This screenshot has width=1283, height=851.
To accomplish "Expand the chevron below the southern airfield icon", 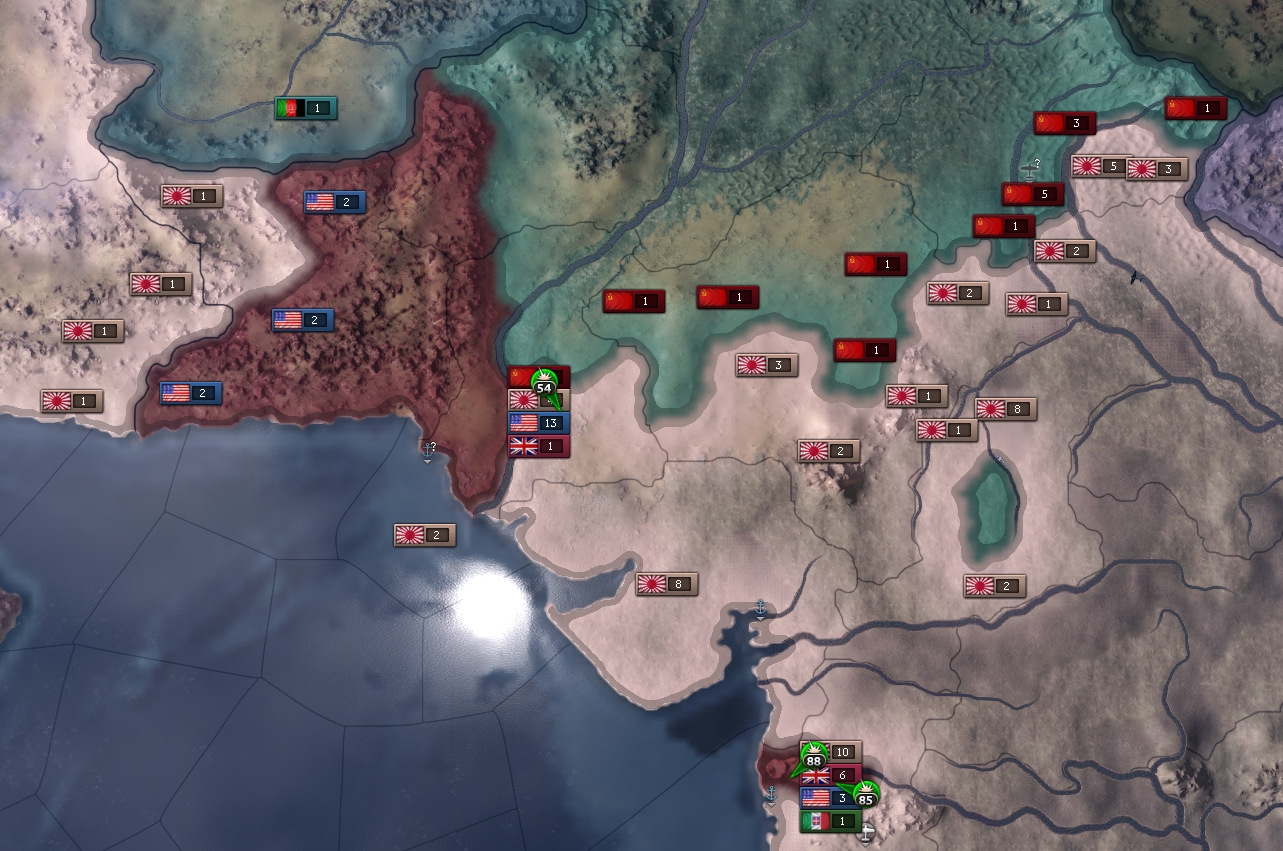I will (x=865, y=847).
